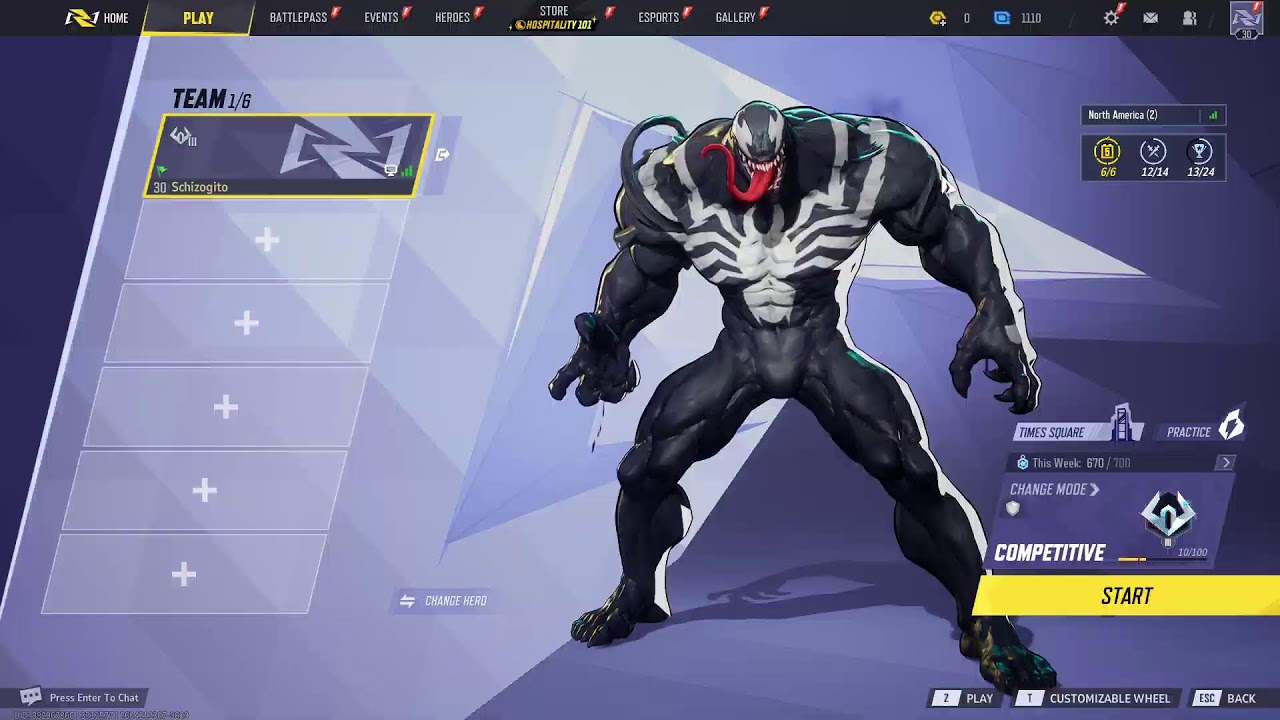Screen dimensions: 1280x720
Task: Switch to the Events tab
Action: pos(381,18)
